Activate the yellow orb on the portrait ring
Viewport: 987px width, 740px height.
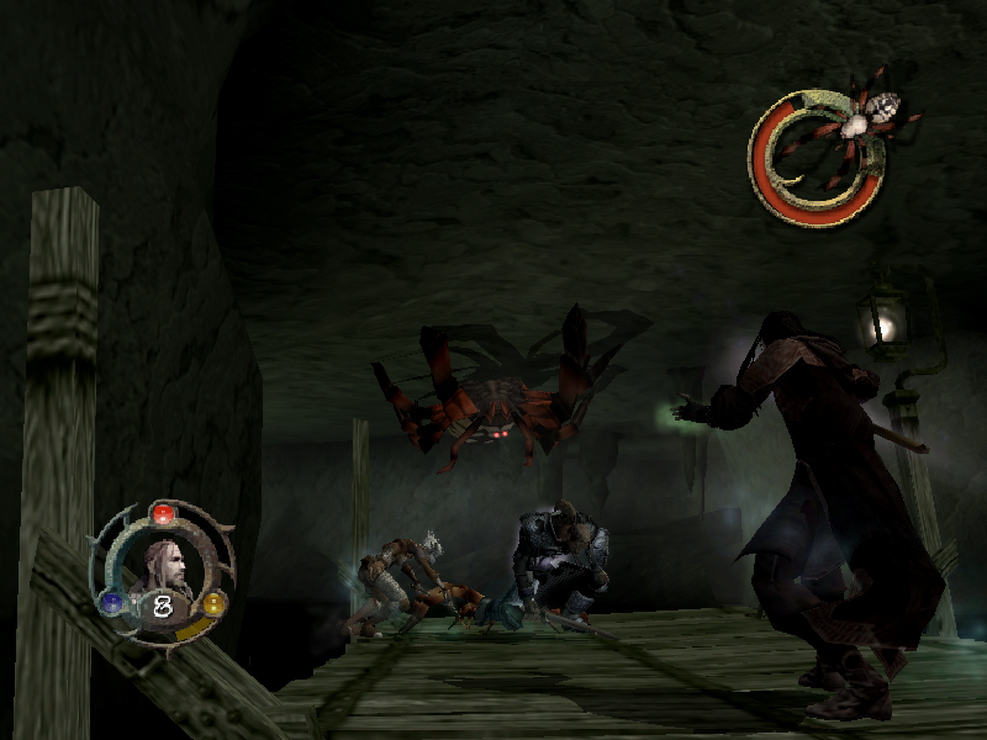click(x=213, y=603)
